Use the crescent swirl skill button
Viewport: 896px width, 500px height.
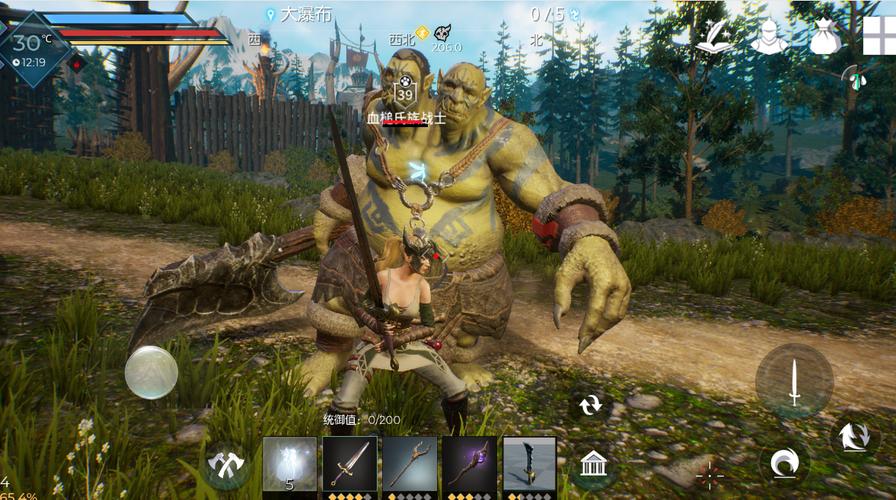783,463
